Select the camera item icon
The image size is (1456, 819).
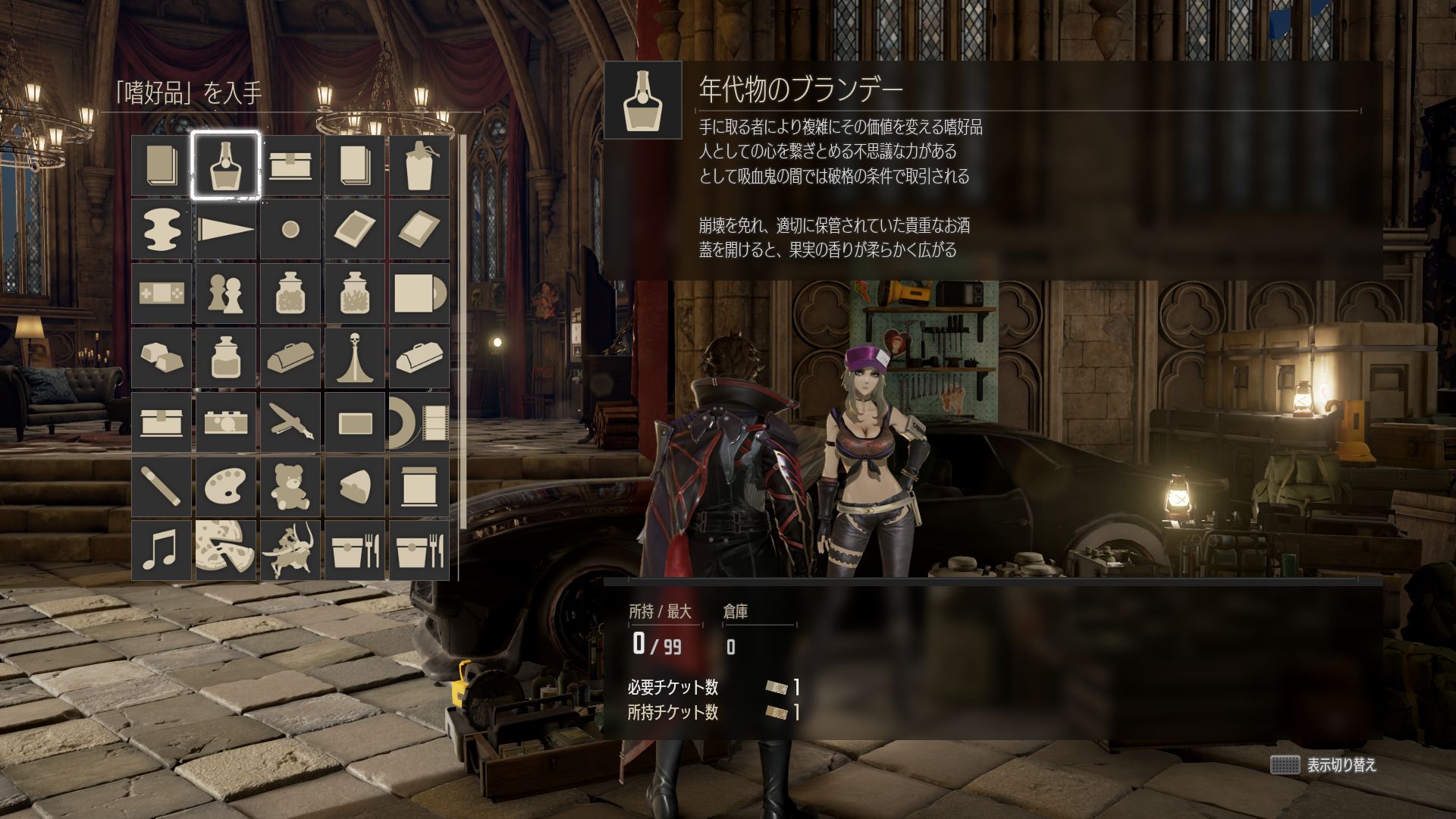(226, 422)
